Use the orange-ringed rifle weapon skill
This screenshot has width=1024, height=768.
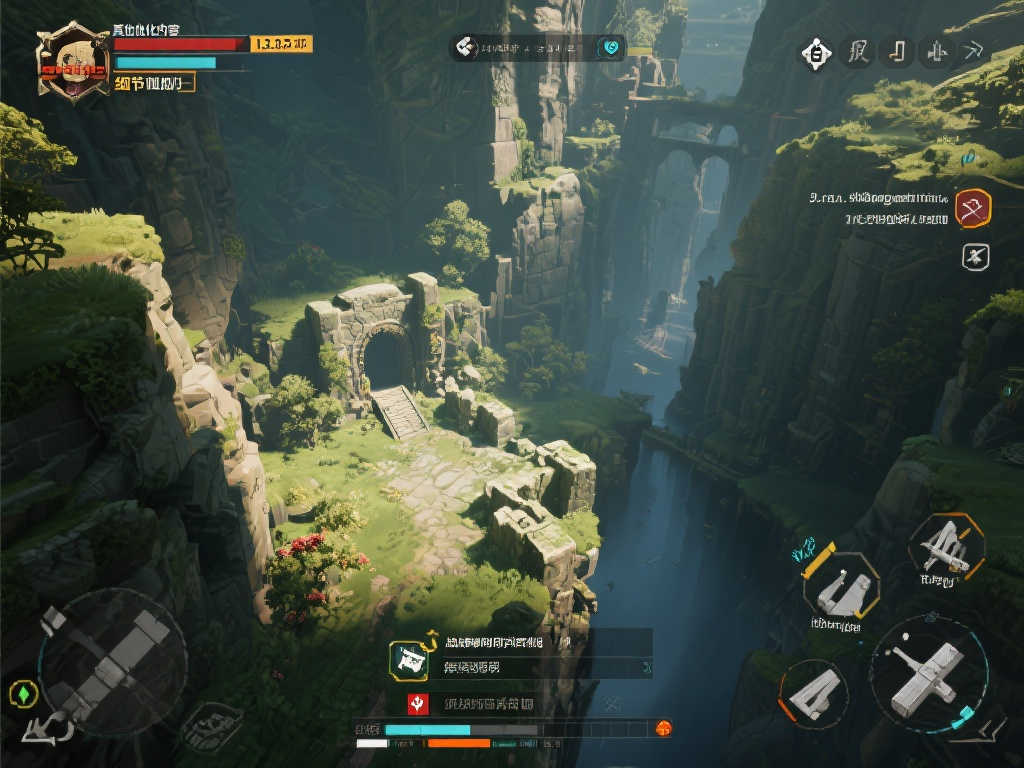tap(946, 548)
